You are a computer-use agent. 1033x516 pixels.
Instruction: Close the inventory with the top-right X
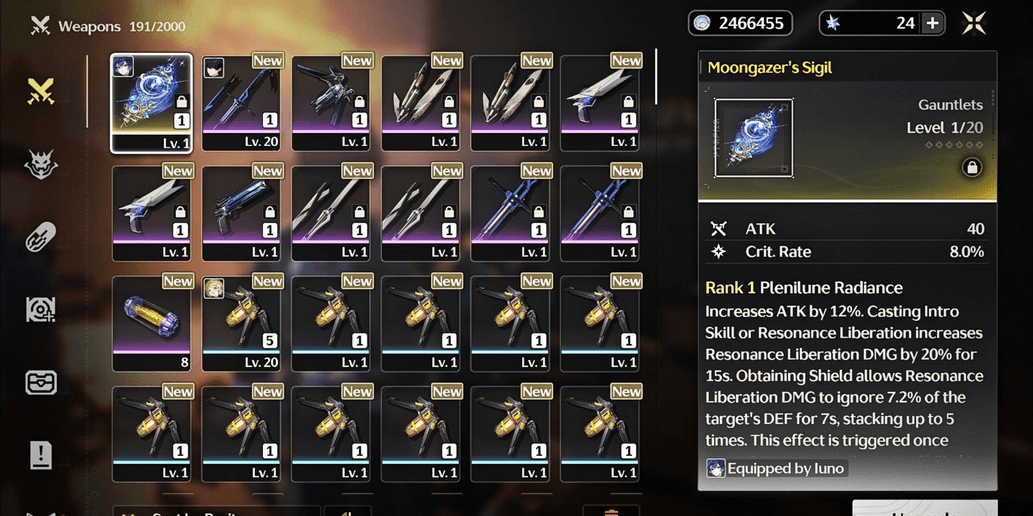click(974, 24)
